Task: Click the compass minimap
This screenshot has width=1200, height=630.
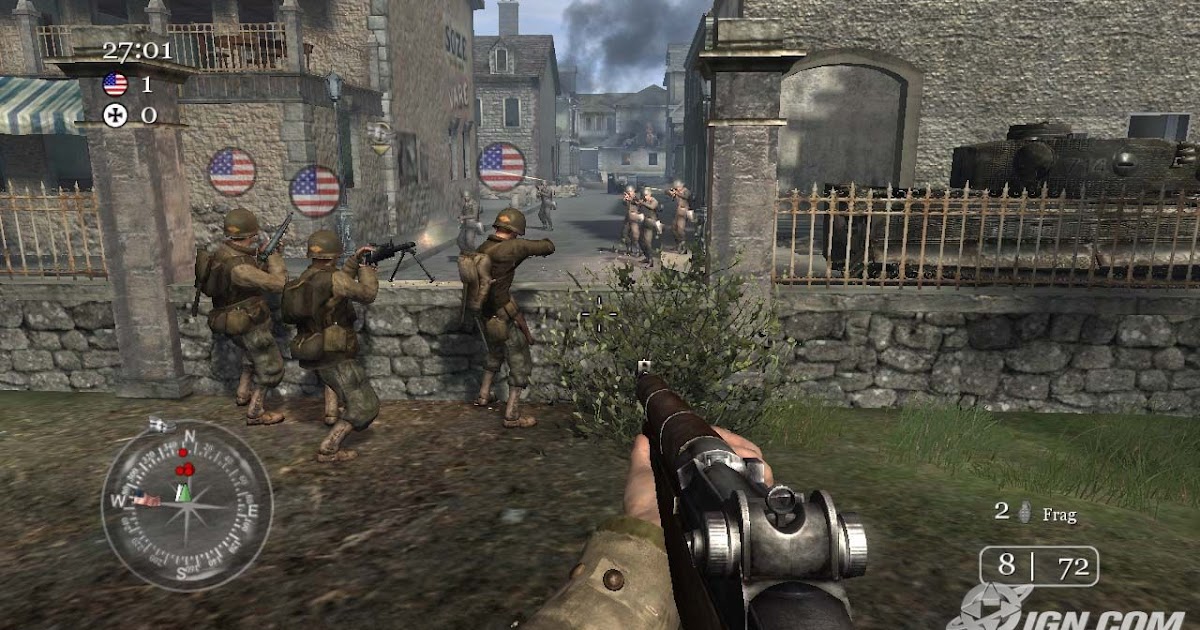Action: (187, 505)
